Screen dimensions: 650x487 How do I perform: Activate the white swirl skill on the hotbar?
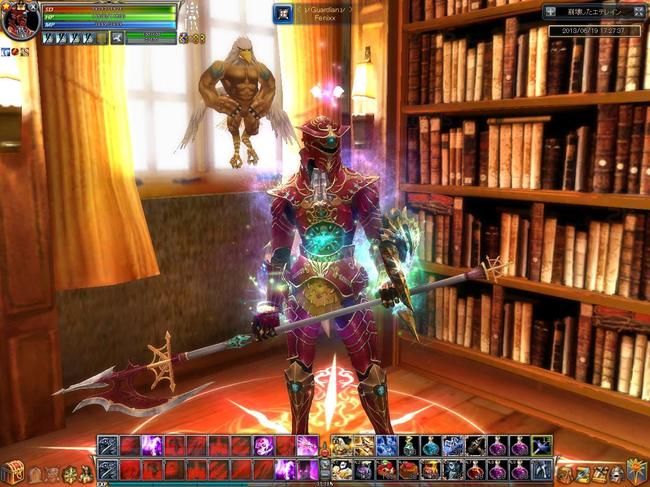[263, 446]
